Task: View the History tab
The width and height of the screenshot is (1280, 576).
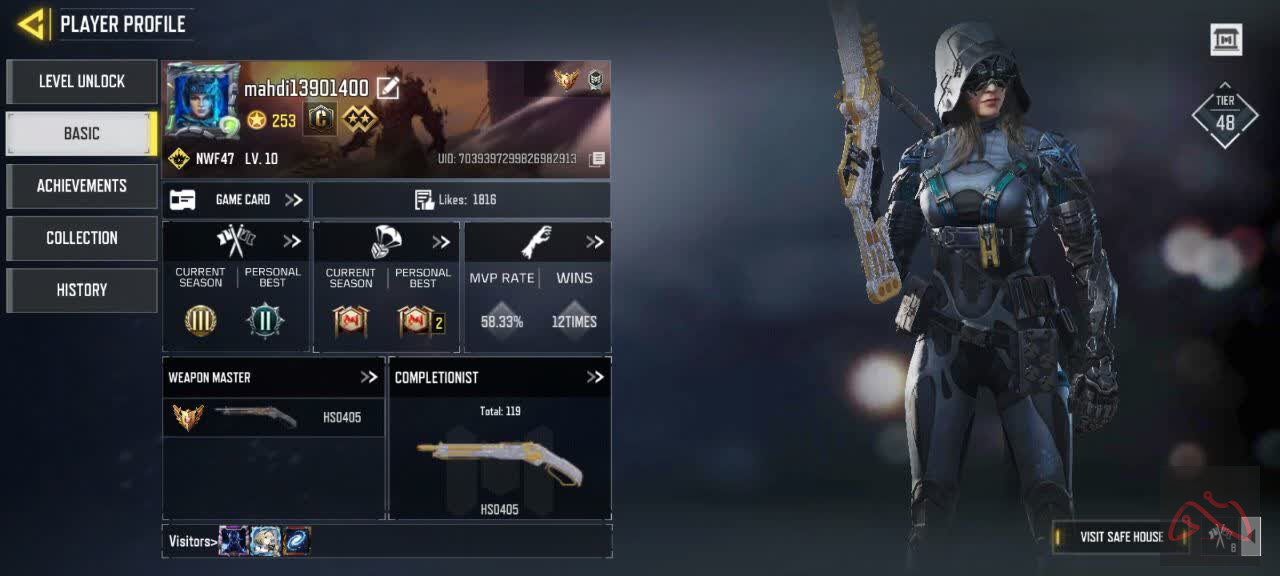Action: 82,290
